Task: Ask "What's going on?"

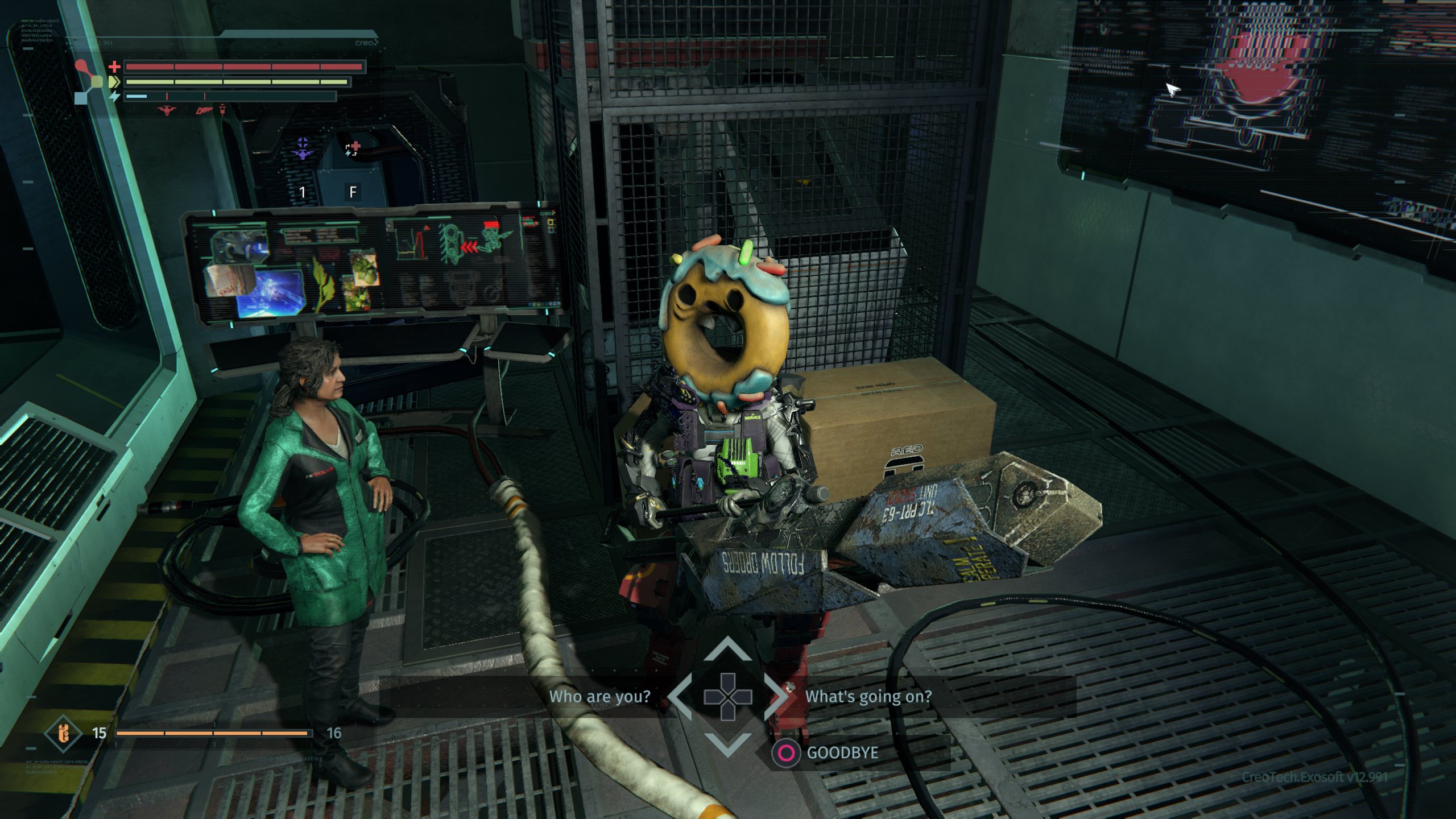Action: (868, 697)
